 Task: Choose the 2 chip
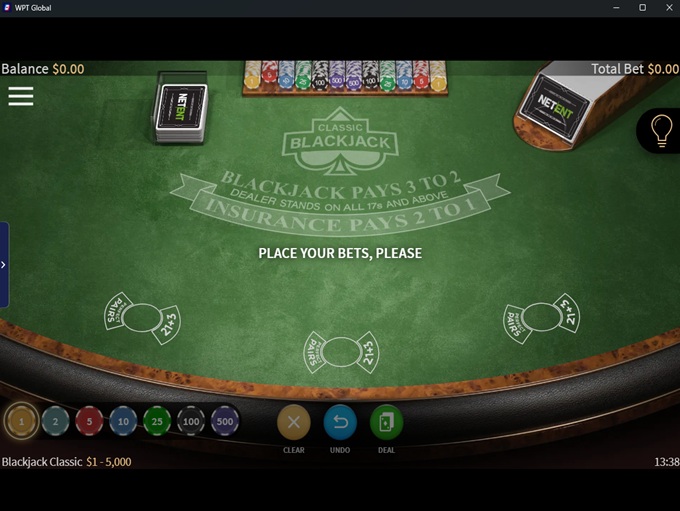[x=55, y=422]
